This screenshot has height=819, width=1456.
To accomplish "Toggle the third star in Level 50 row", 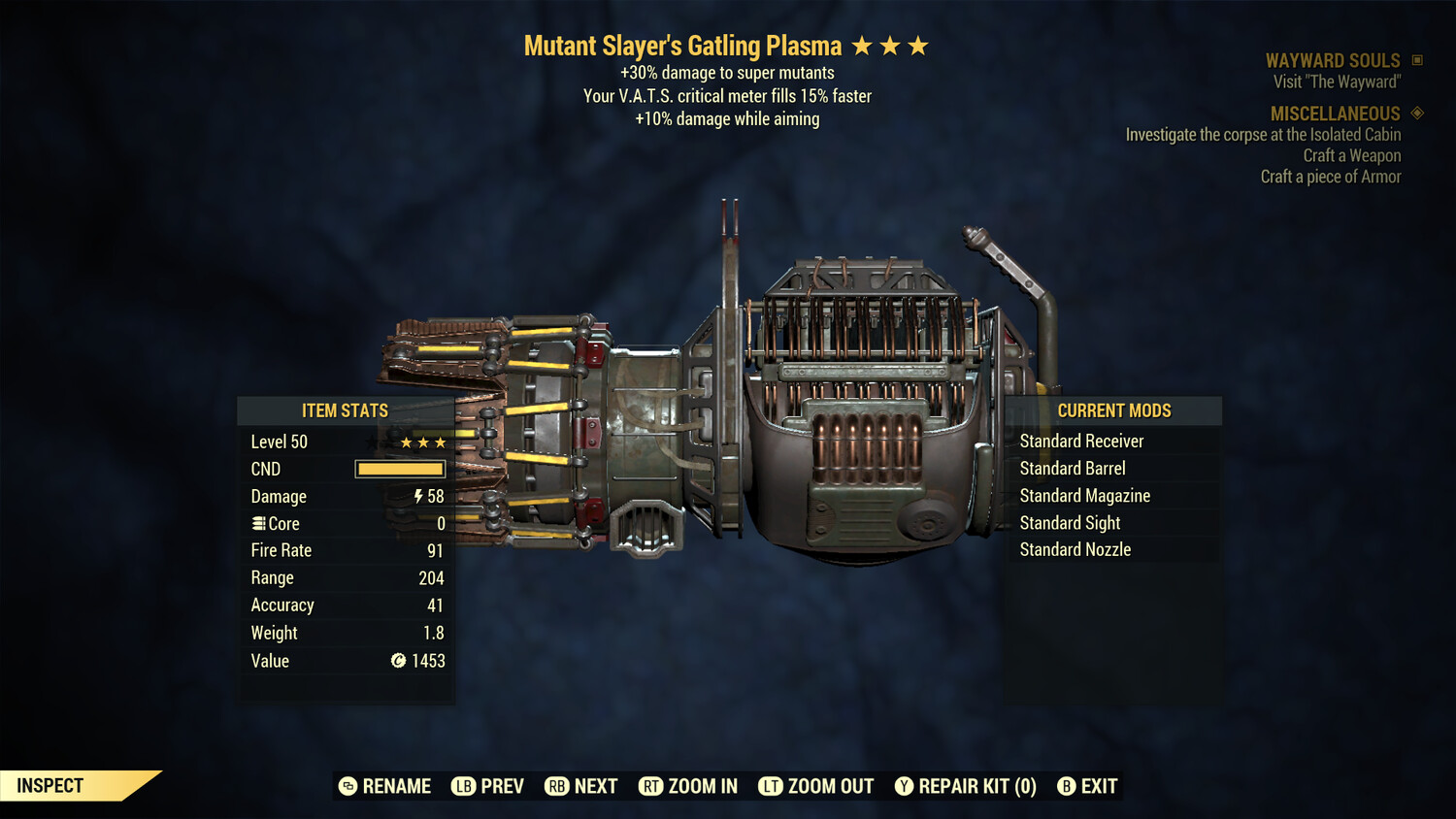I will click(442, 442).
